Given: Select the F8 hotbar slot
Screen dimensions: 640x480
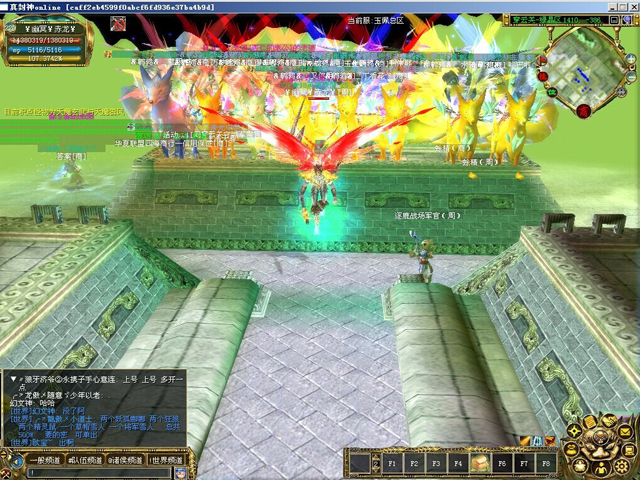Looking at the screenshot, I should coord(546,463).
